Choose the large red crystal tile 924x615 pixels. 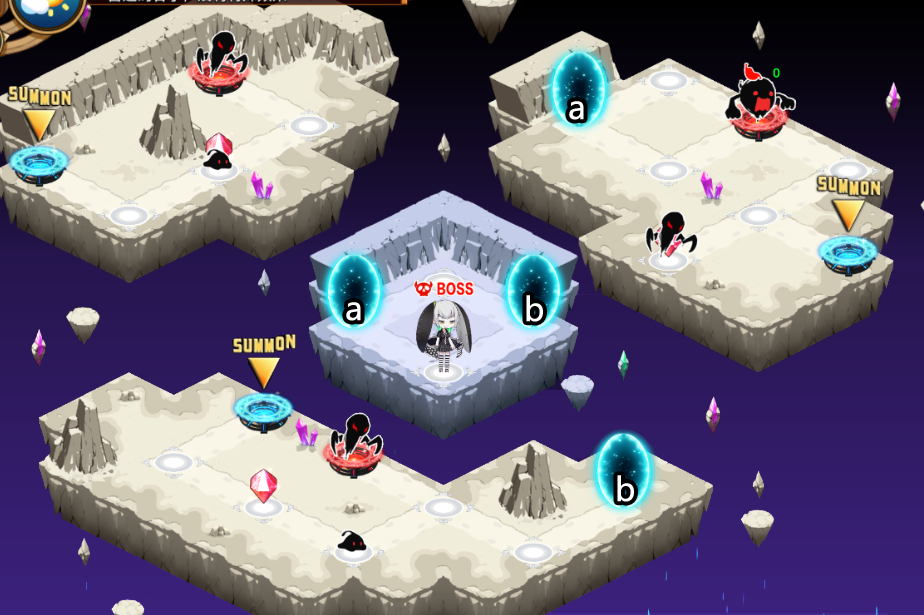click(x=263, y=488)
